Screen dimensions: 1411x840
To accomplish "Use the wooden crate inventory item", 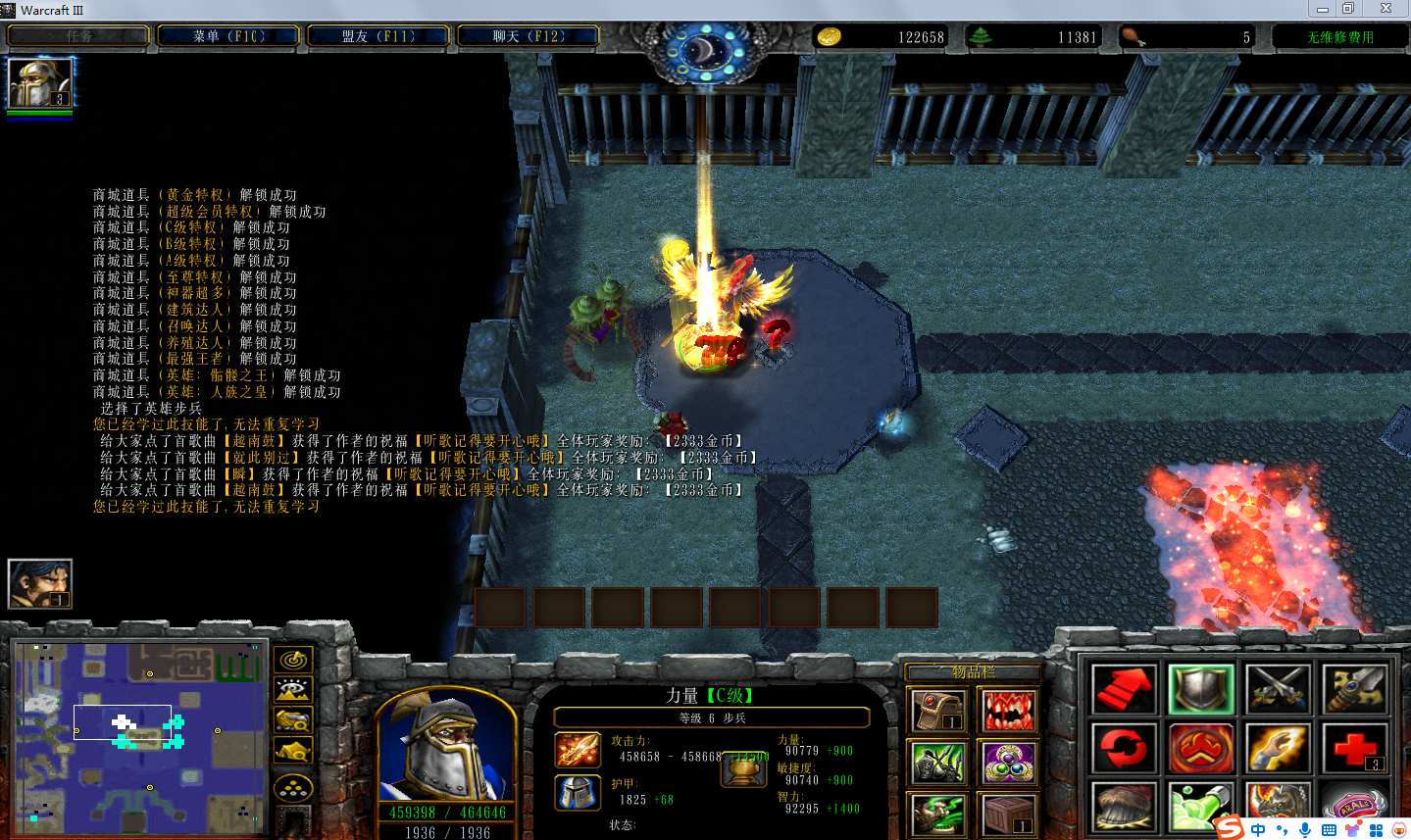I will [x=1008, y=813].
